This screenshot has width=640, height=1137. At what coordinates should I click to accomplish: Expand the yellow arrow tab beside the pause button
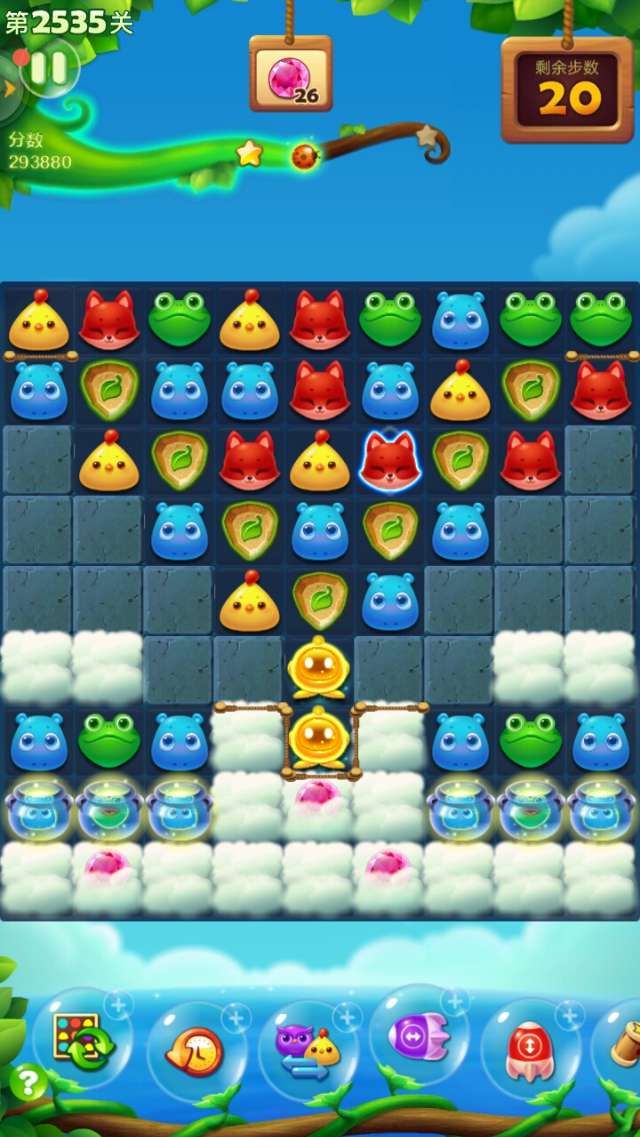click(10, 88)
